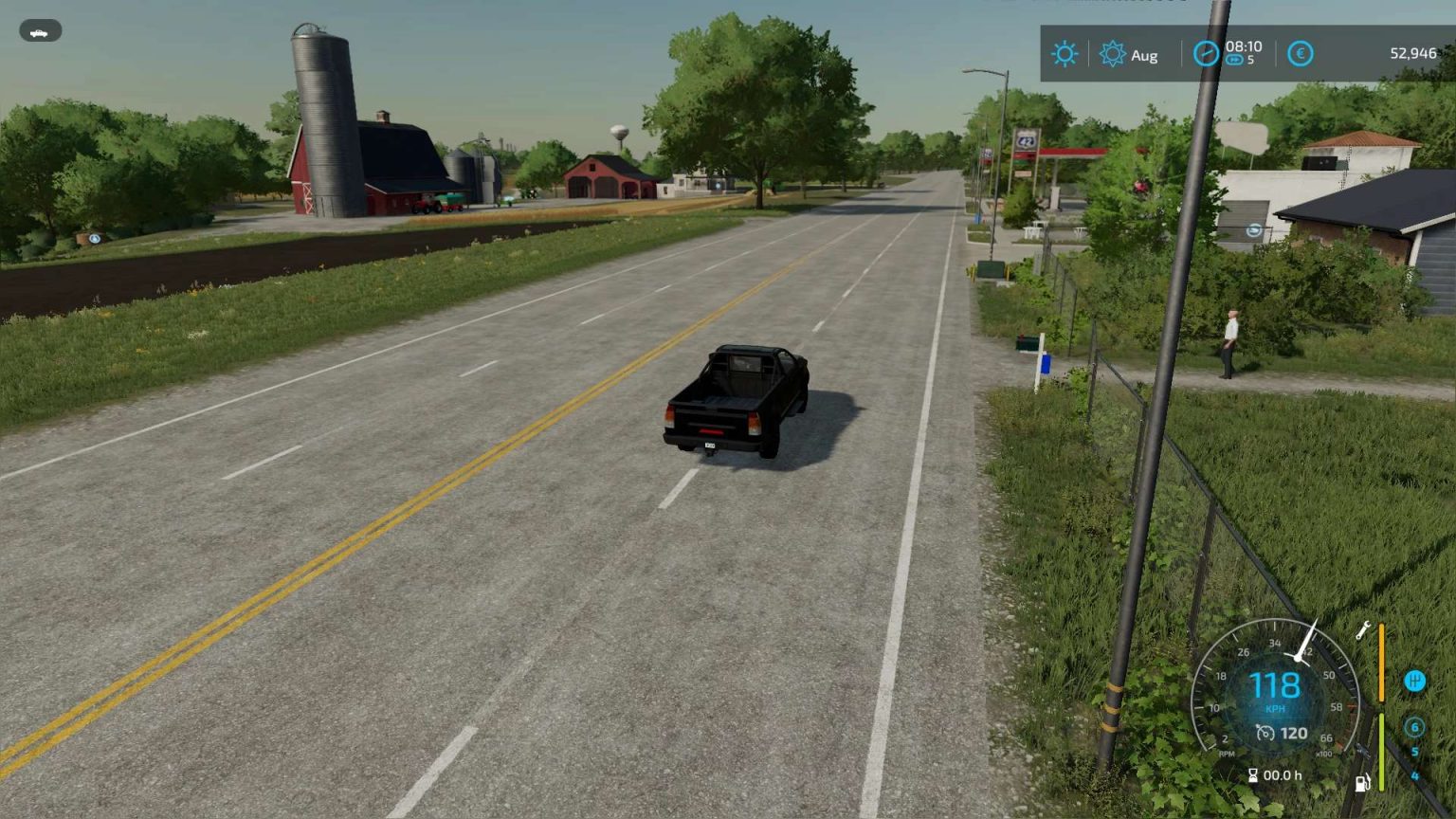This screenshot has width=1456, height=819.
Task: Select gear 4 from the gear indicators
Action: (x=1415, y=774)
